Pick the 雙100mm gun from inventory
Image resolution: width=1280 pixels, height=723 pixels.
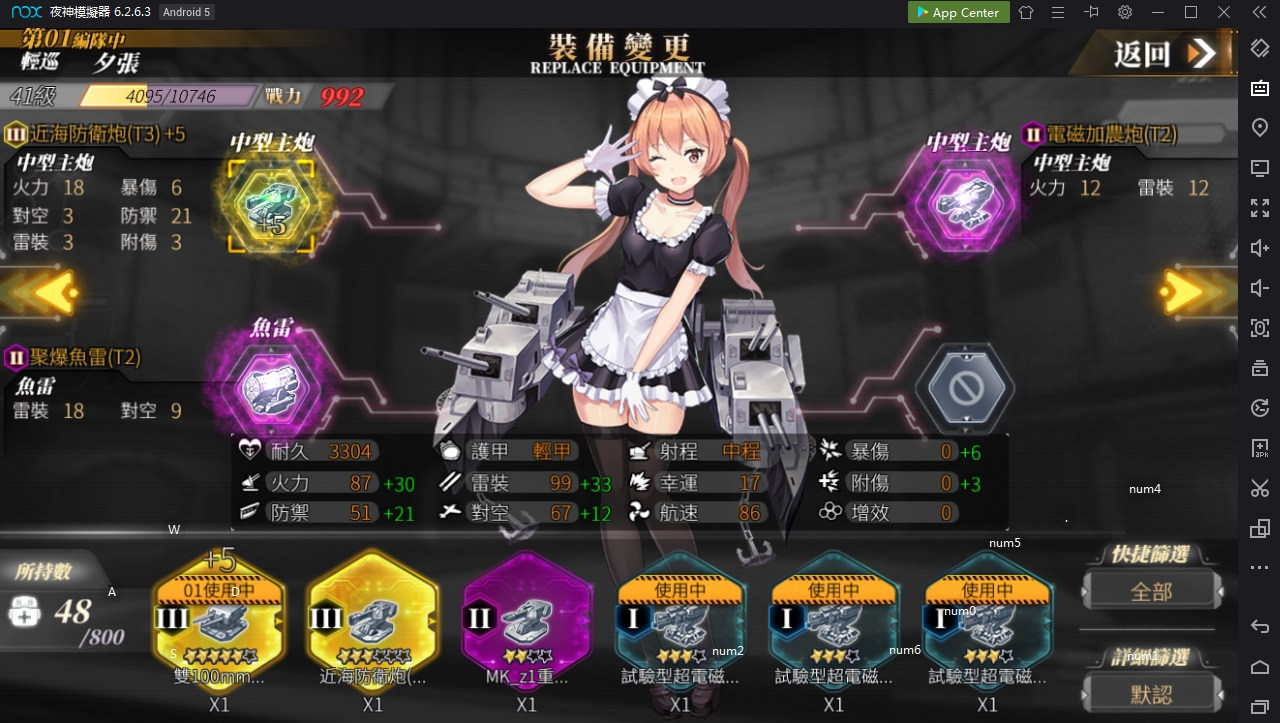(x=219, y=622)
